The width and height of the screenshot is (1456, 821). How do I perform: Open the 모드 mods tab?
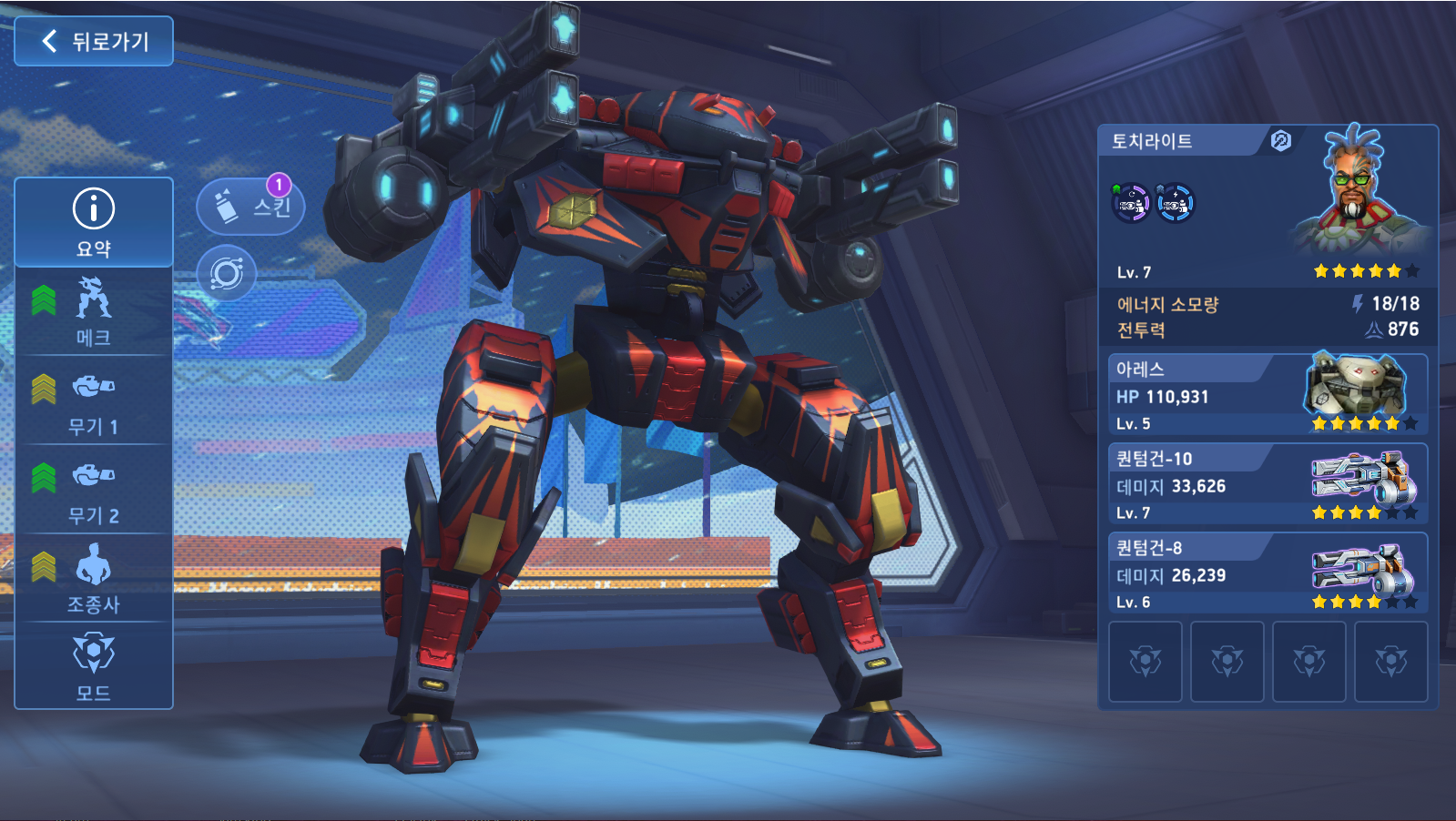click(94, 667)
